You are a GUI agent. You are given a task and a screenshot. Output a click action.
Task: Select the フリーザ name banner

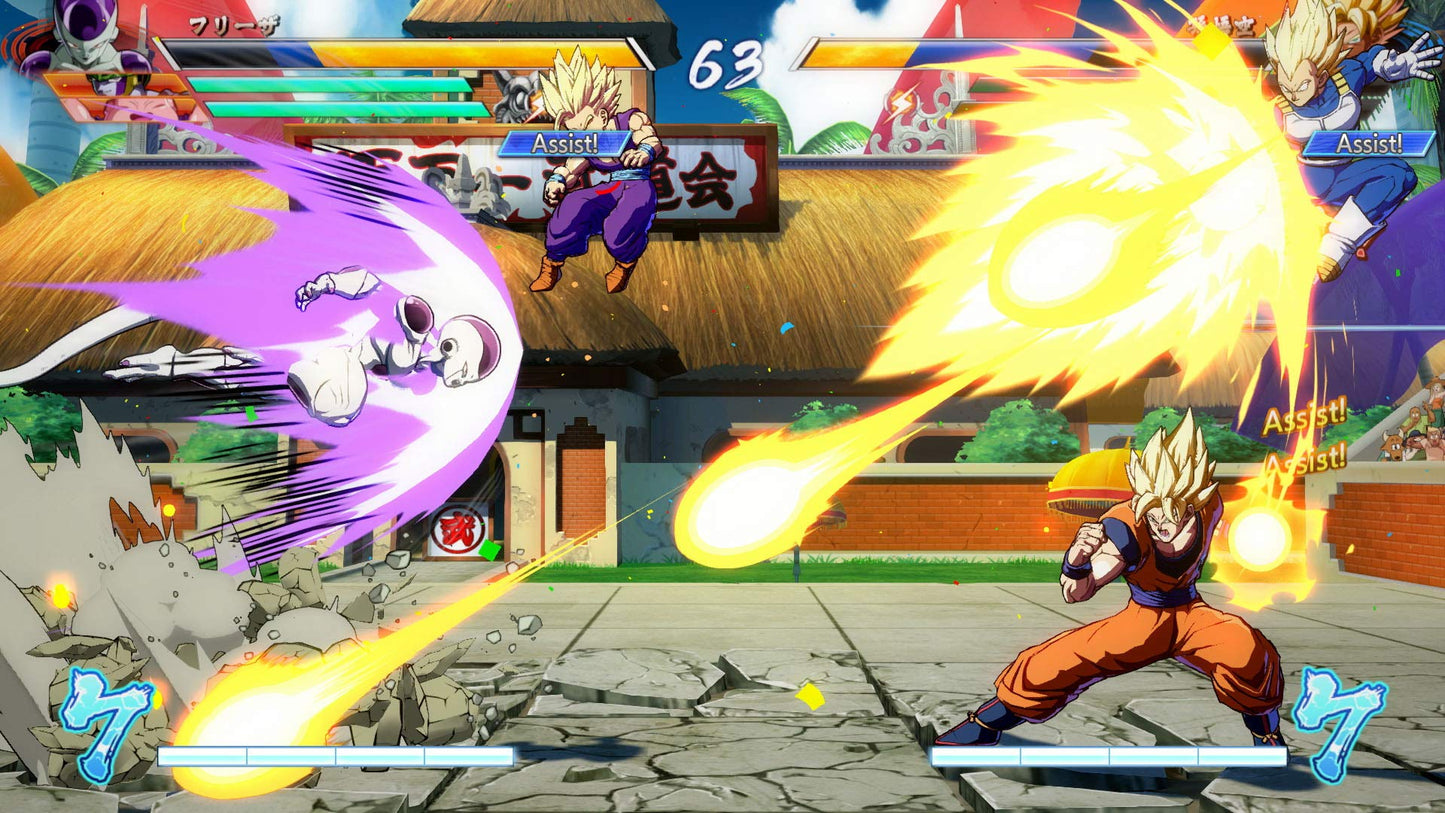(235, 25)
